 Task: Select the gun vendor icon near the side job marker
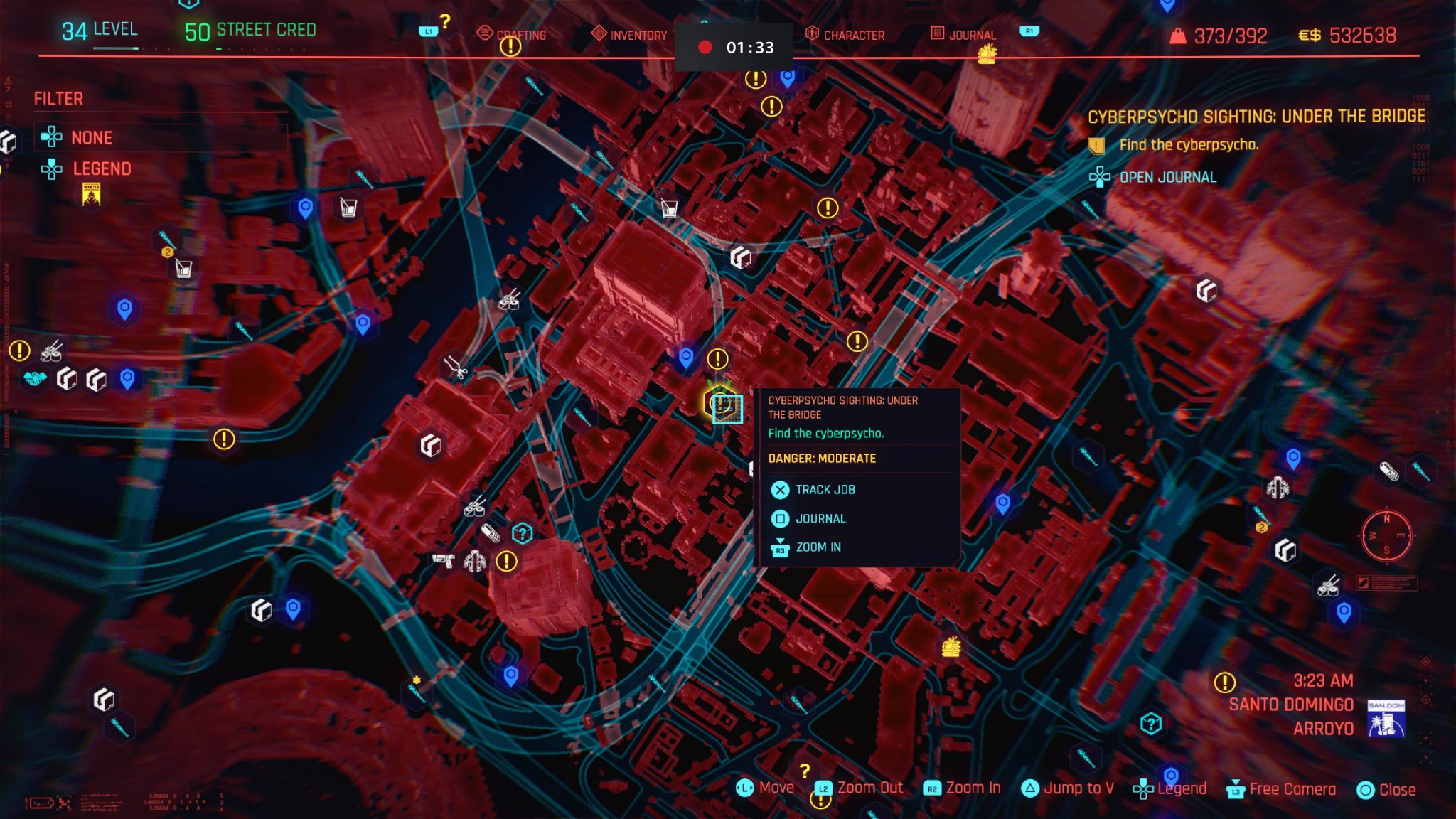(443, 562)
